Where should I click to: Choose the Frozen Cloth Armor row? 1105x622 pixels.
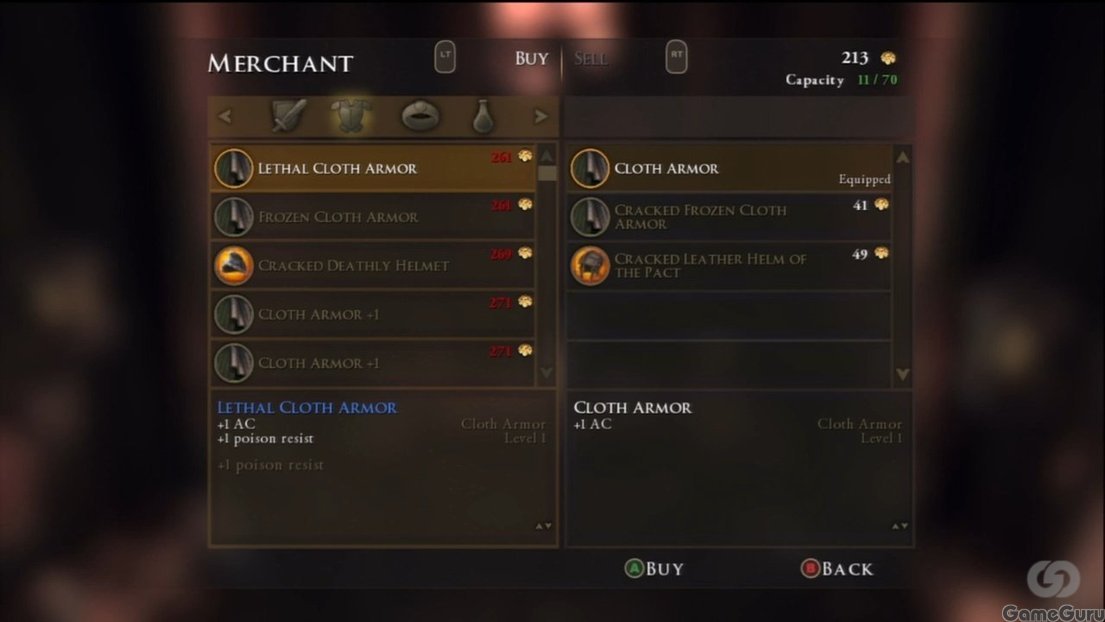click(372, 217)
